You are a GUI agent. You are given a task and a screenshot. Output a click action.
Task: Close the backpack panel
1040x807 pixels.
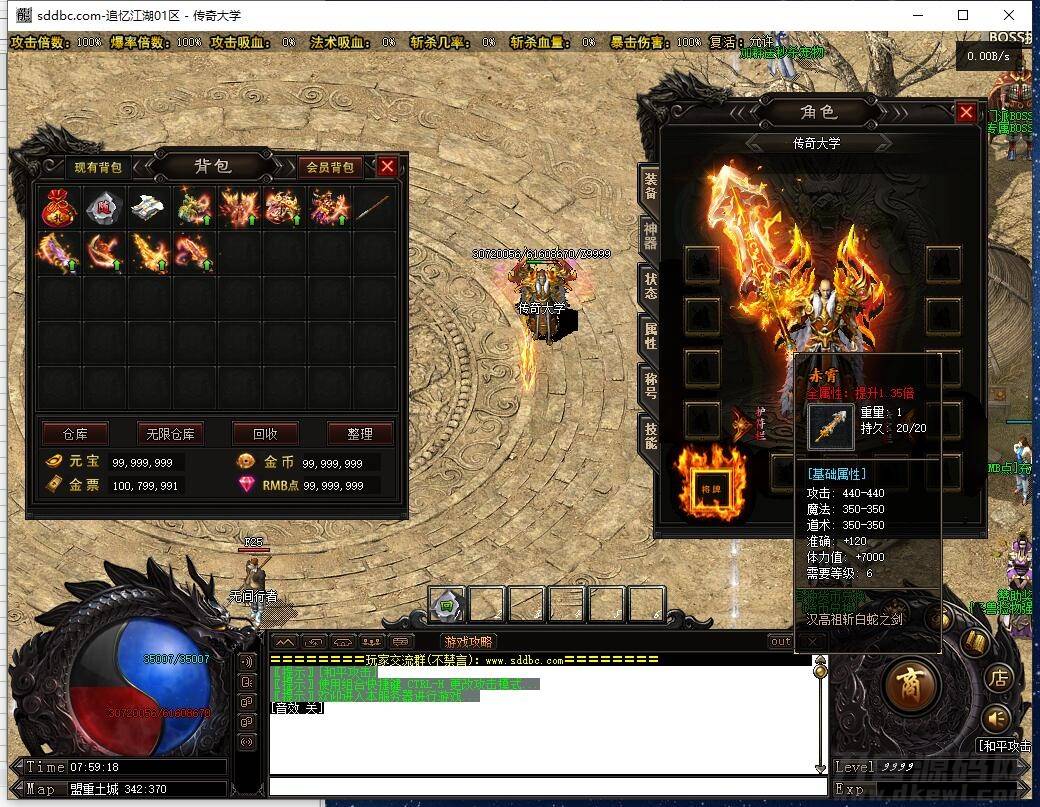tap(387, 167)
